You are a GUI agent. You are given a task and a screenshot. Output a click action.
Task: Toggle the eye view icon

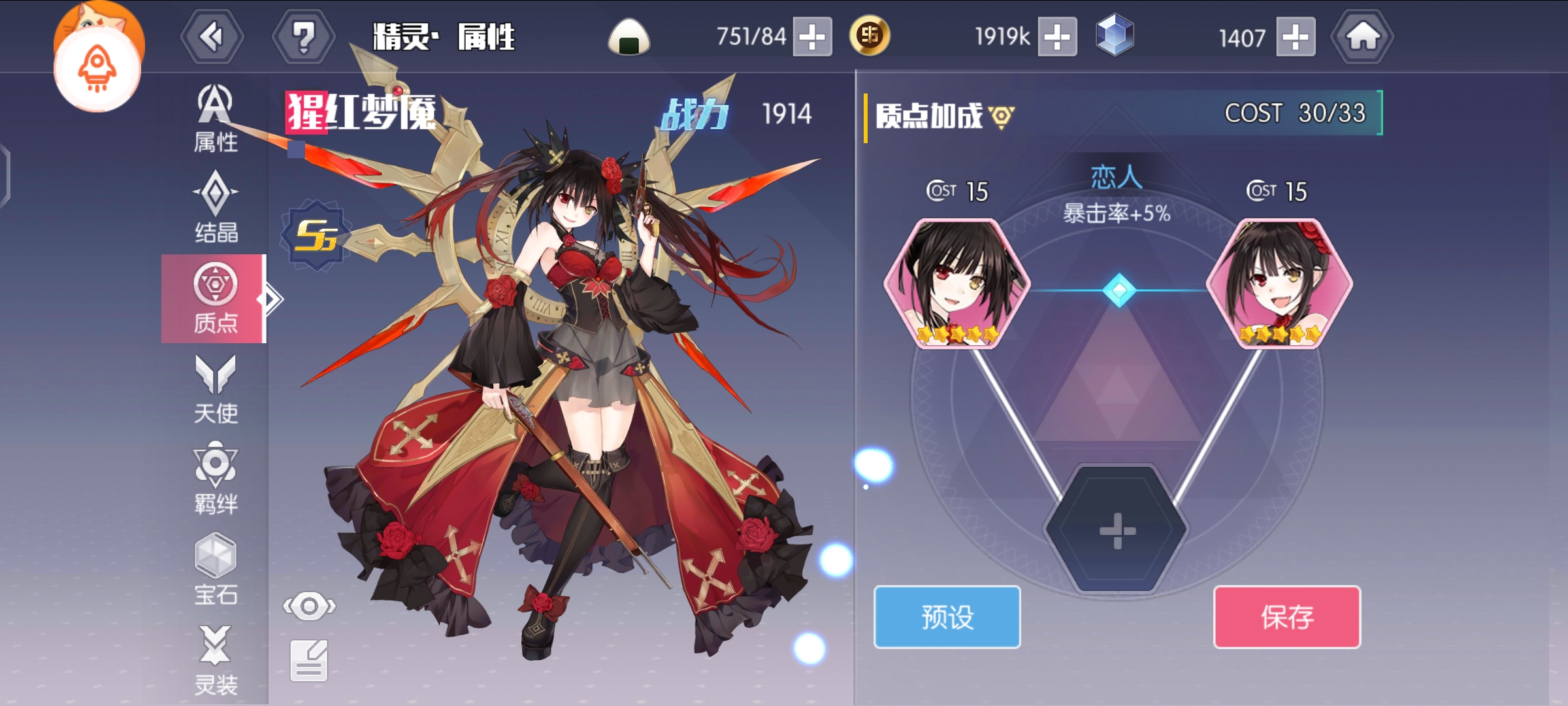click(309, 606)
